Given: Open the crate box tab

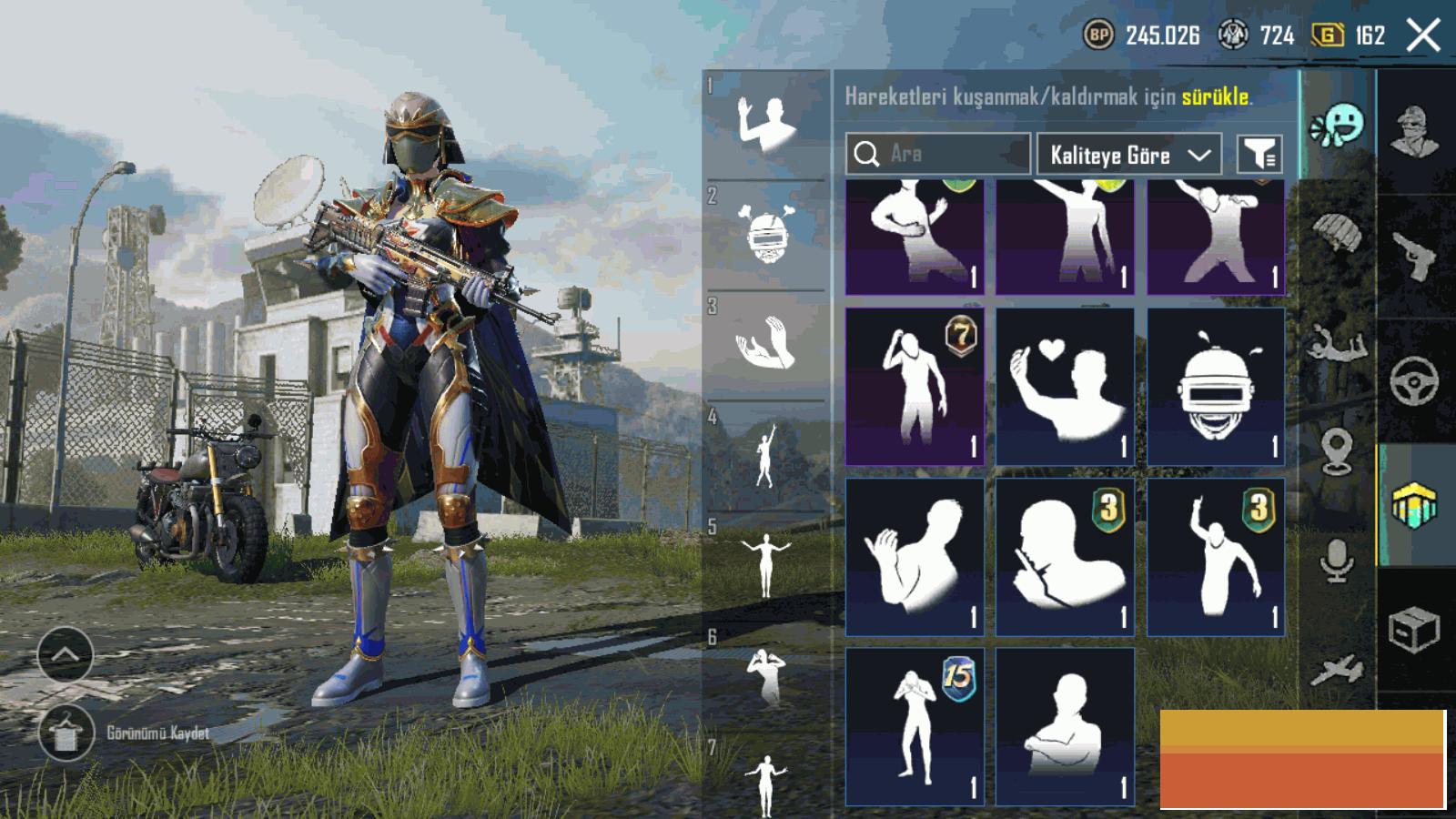Looking at the screenshot, I should click(x=1414, y=628).
